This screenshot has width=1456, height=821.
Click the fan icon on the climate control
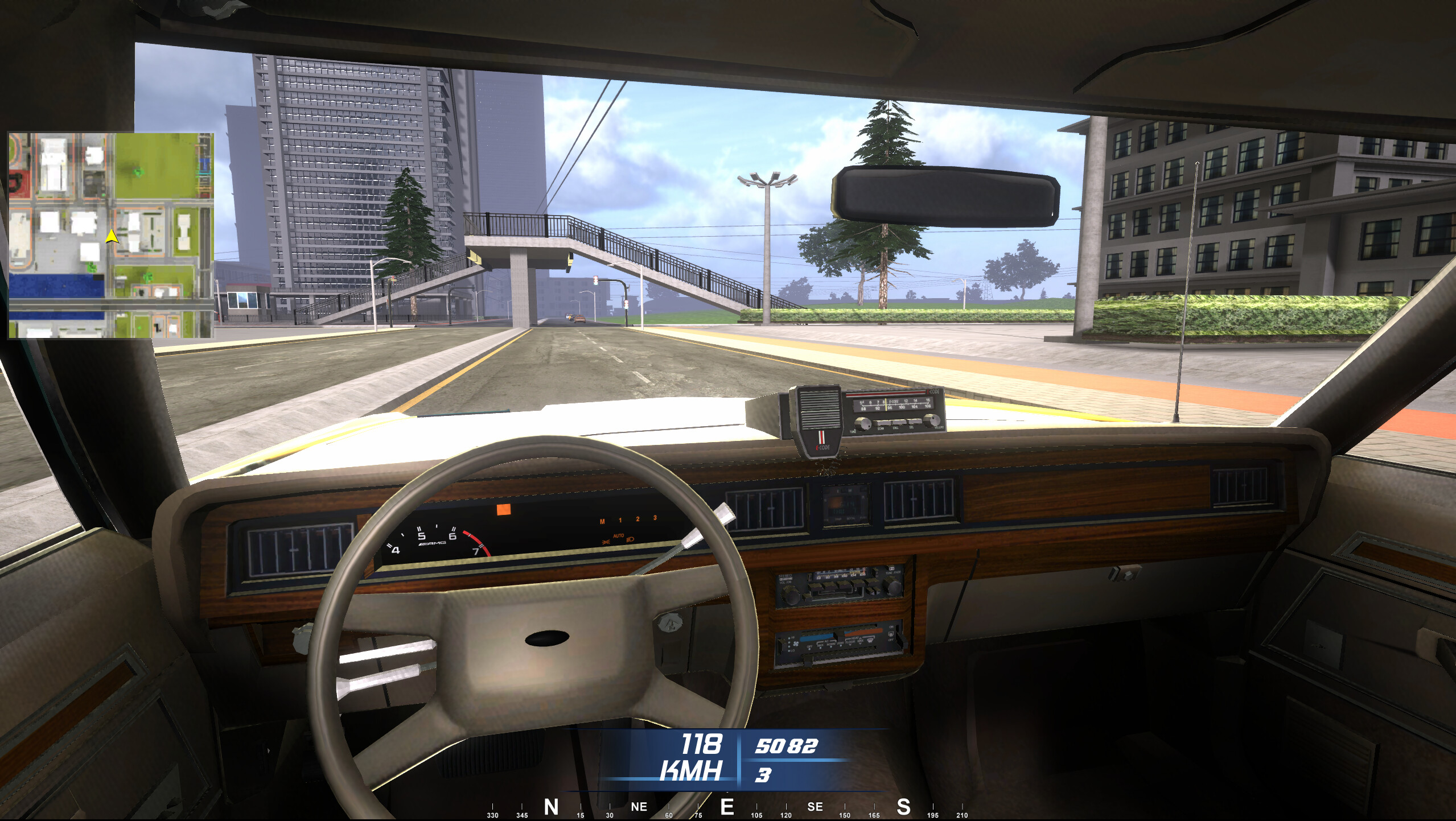[796, 645]
